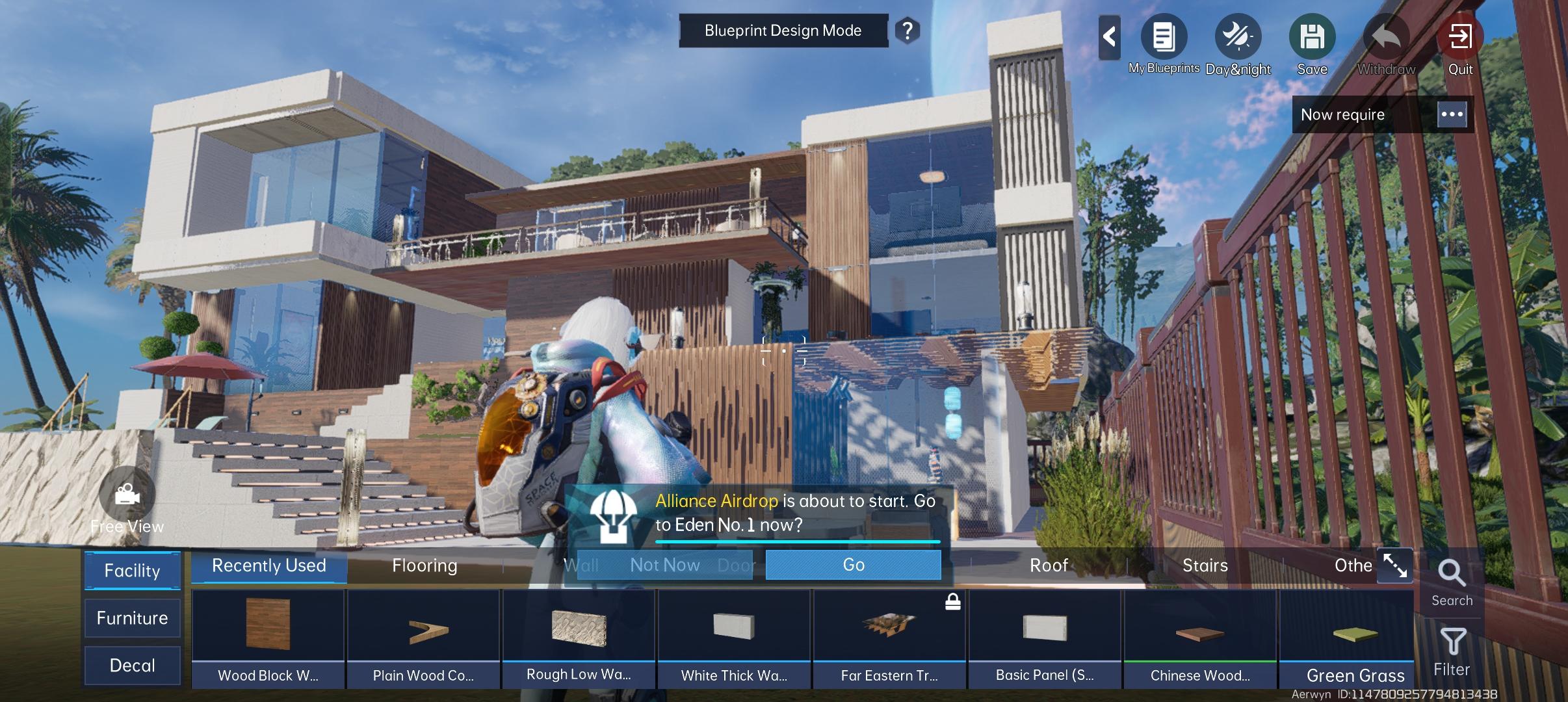
Task: Collapse the top toolbar with the arrow
Action: point(1110,36)
